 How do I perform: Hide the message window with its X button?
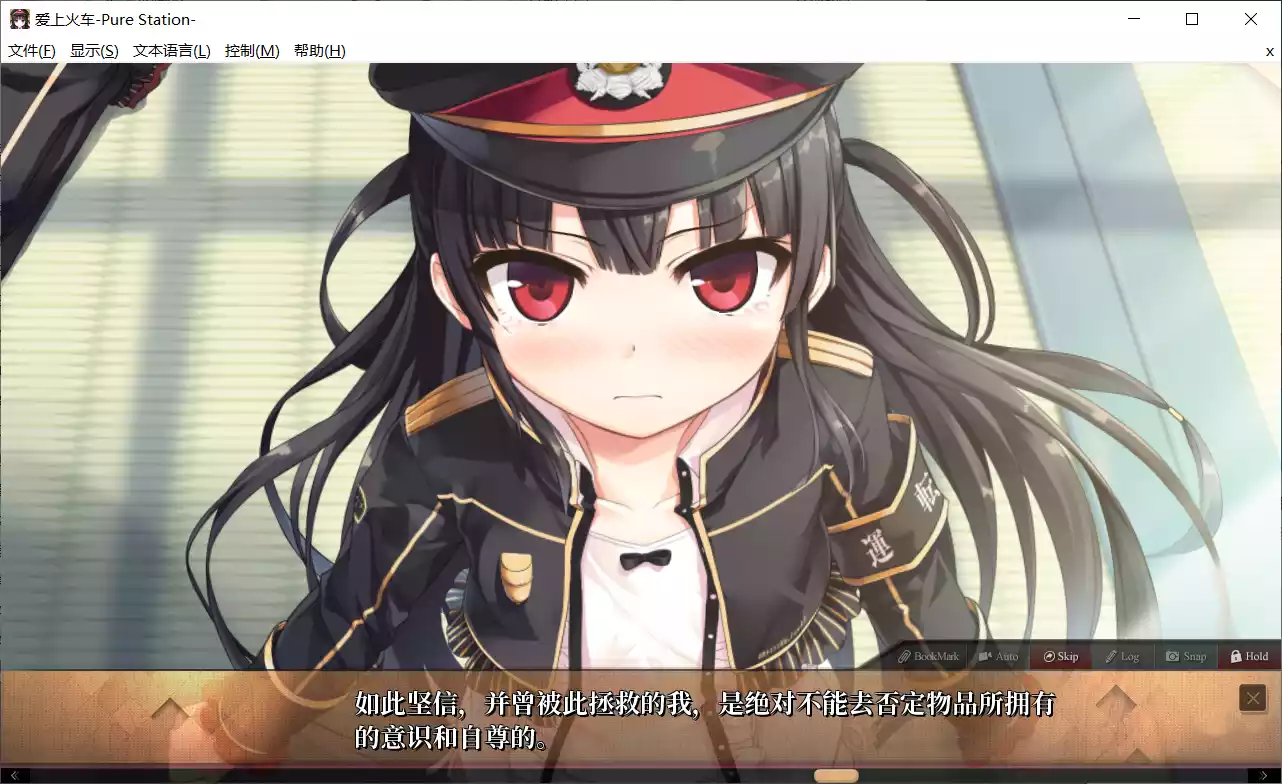(x=1252, y=697)
